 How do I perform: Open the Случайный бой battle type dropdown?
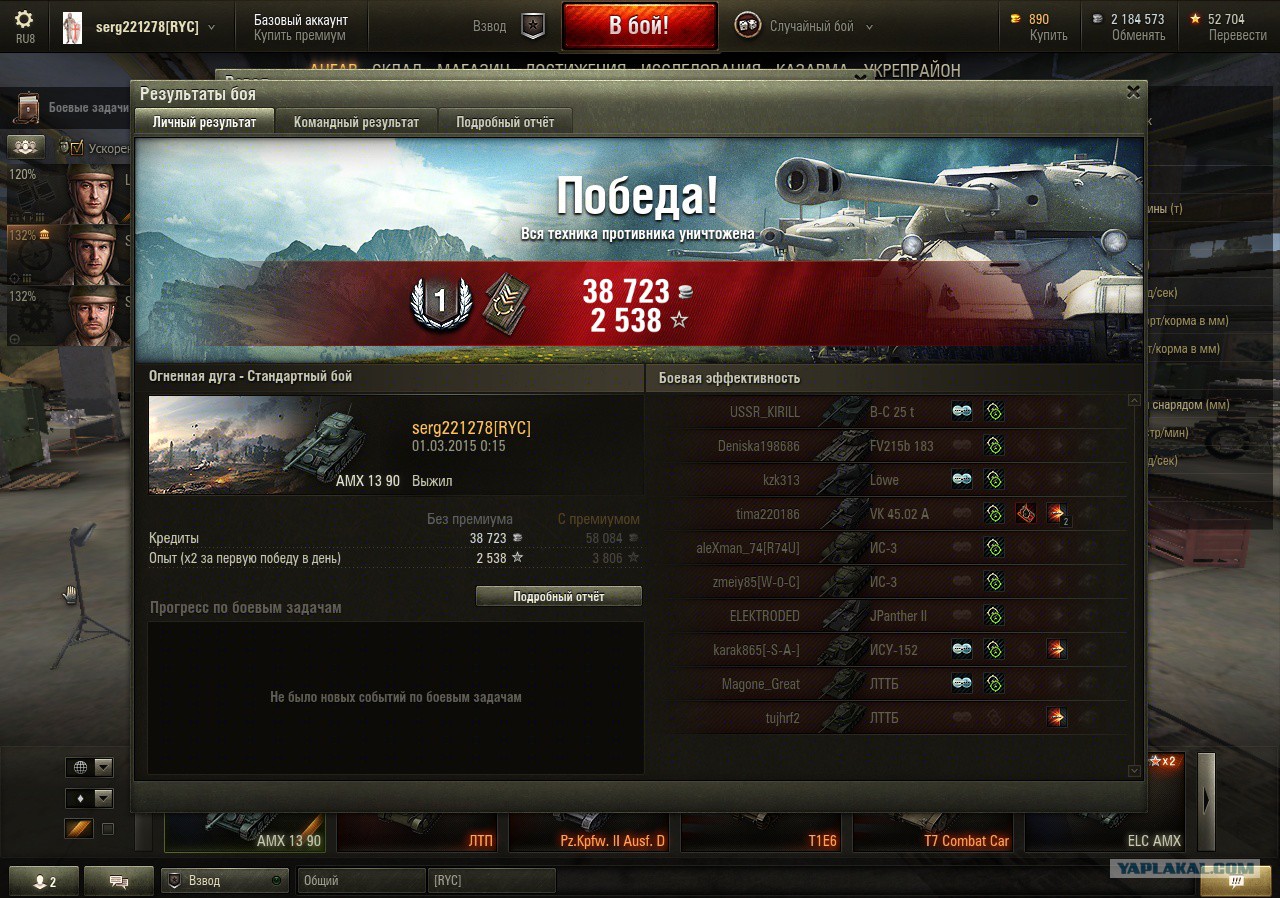point(812,27)
